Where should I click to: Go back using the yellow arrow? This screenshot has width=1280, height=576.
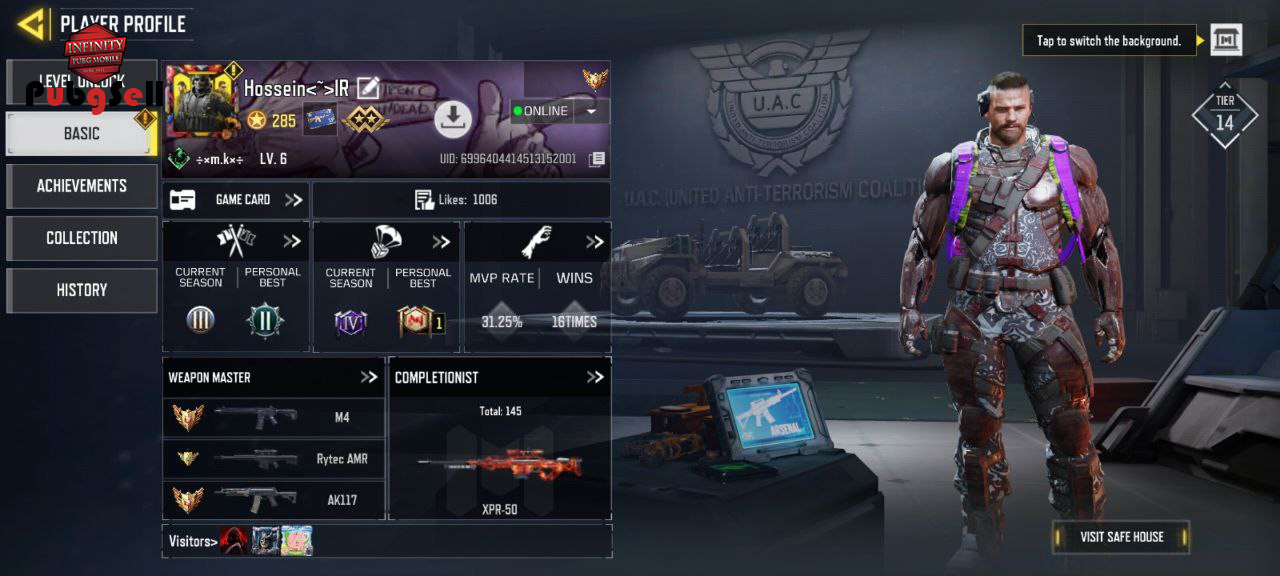coord(32,23)
